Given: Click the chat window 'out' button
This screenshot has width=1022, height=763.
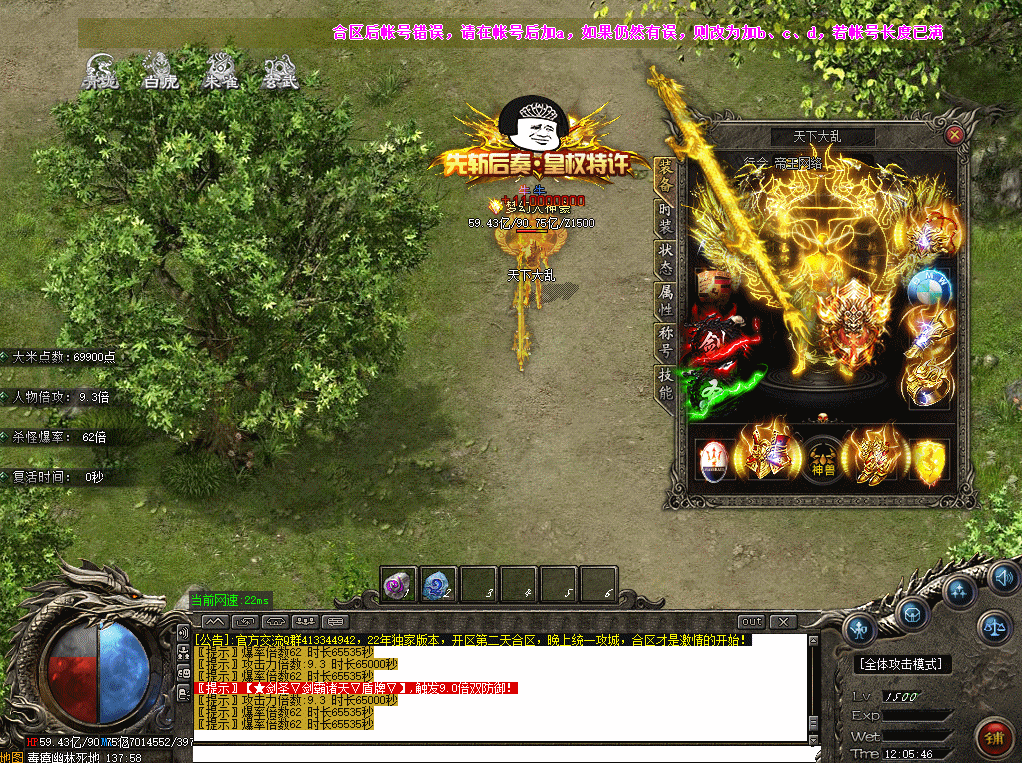Looking at the screenshot, I should (x=751, y=622).
